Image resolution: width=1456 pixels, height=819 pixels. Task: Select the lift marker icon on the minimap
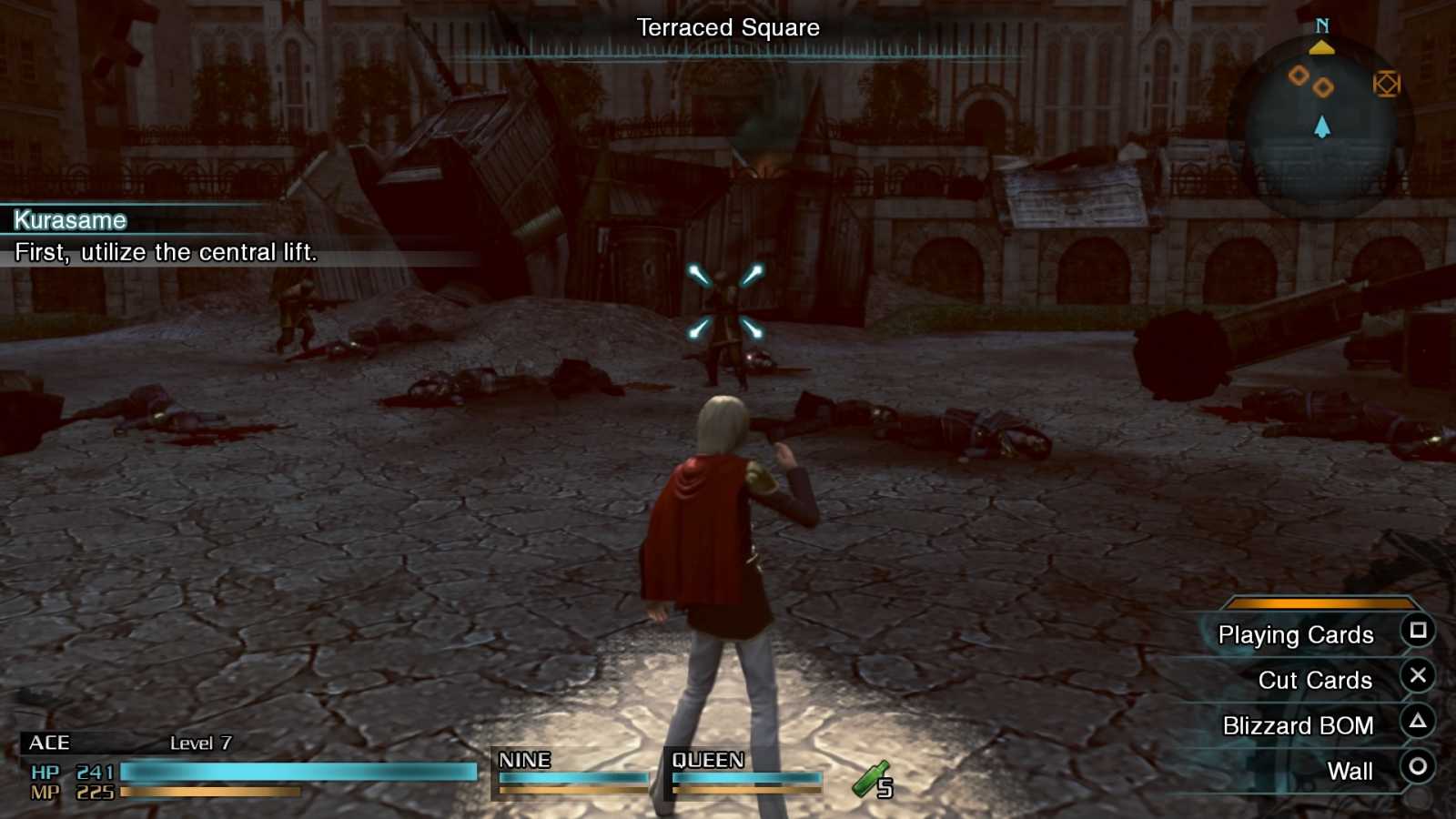[x=1388, y=84]
